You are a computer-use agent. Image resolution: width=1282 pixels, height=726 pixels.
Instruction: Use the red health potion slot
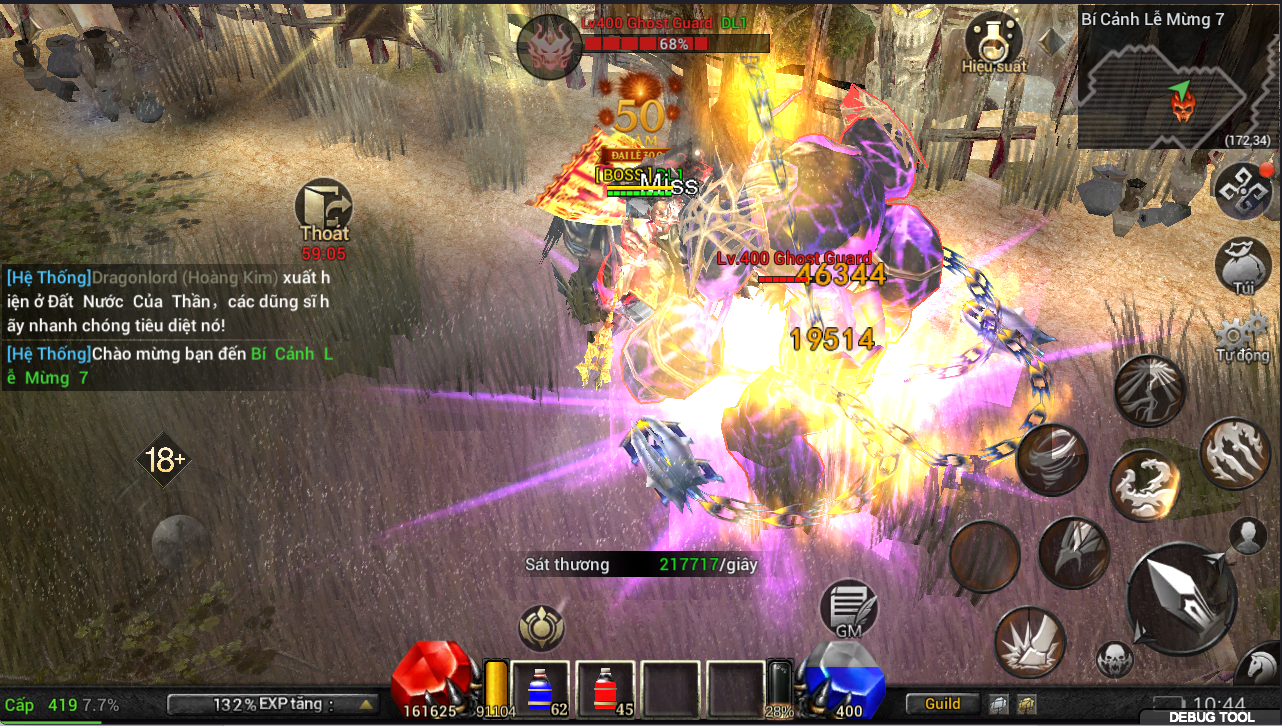(x=606, y=690)
